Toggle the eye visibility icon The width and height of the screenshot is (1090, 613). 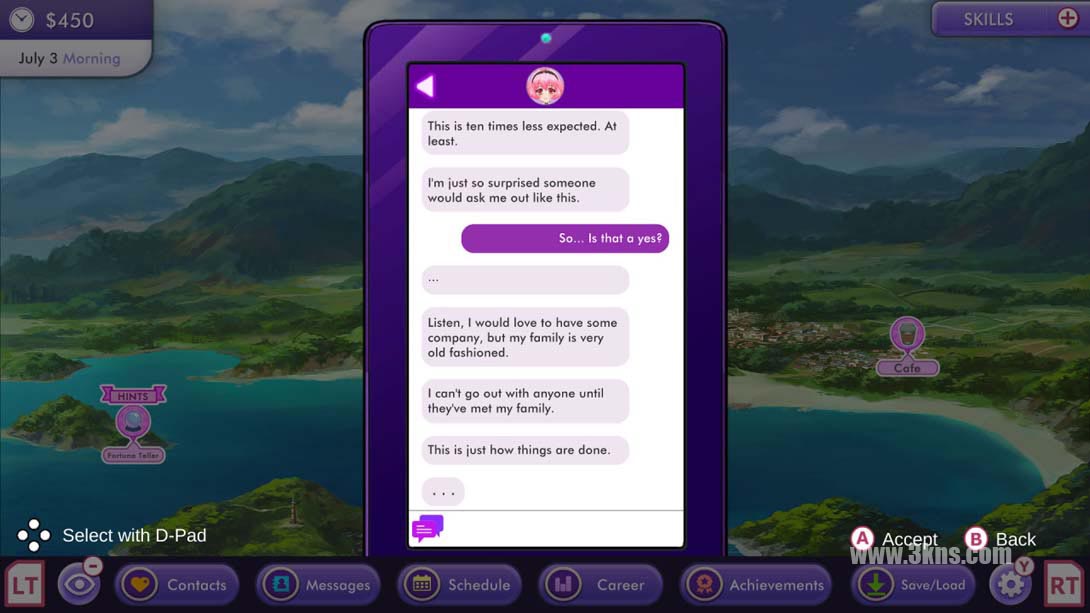pos(78,585)
